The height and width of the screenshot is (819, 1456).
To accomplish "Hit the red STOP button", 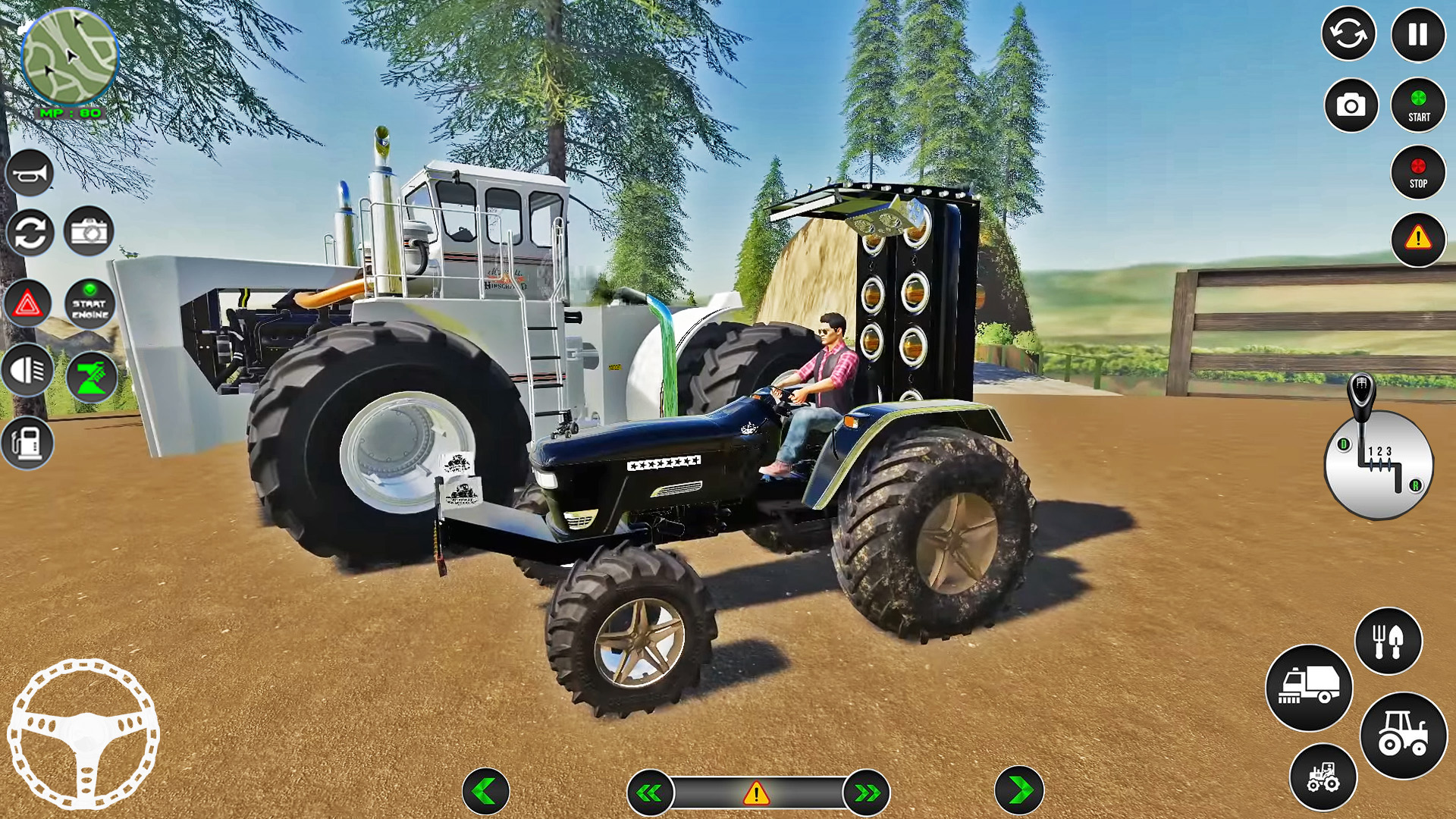I will click(x=1418, y=173).
